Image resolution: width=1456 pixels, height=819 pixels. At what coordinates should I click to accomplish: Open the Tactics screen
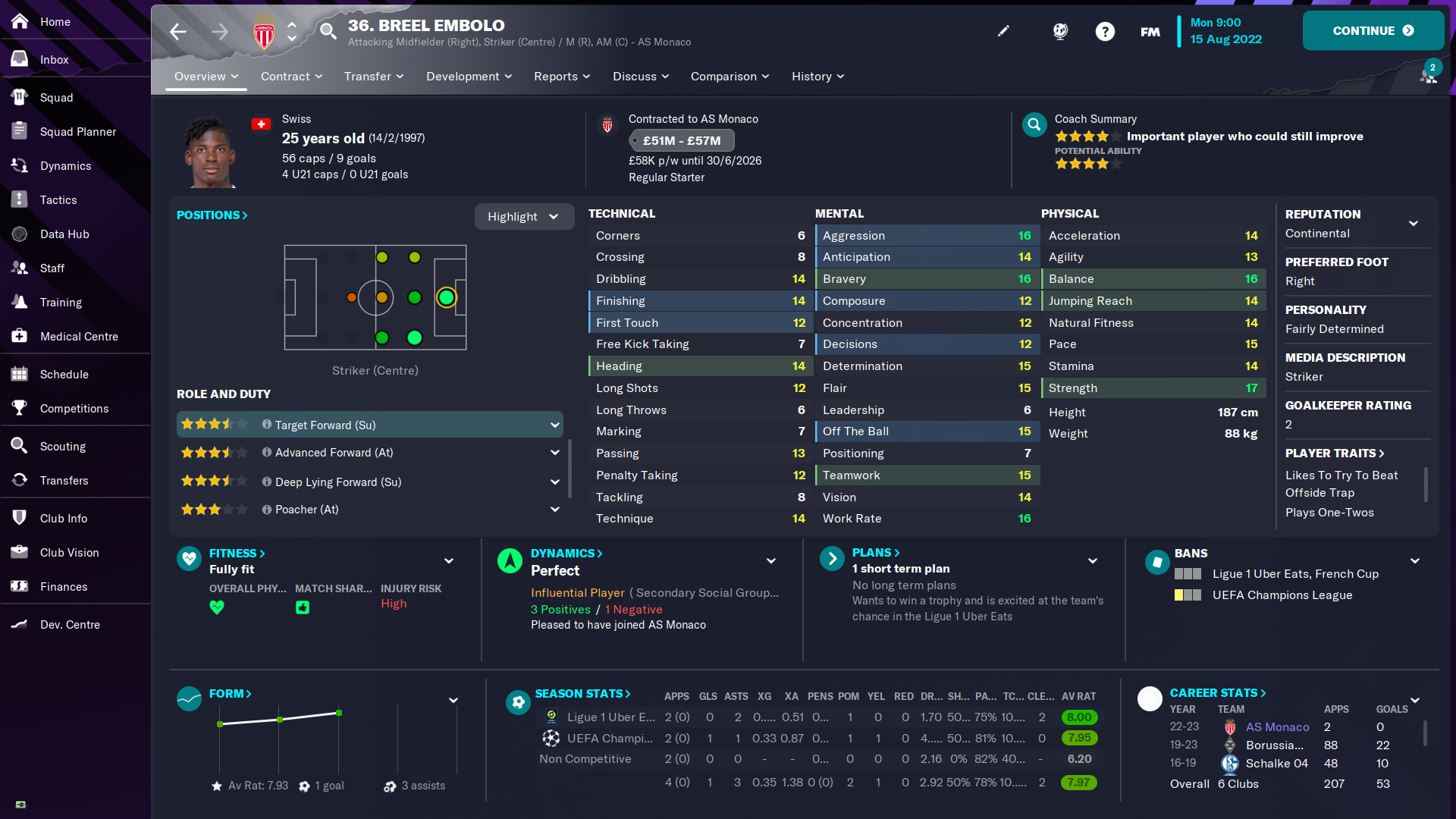point(59,199)
